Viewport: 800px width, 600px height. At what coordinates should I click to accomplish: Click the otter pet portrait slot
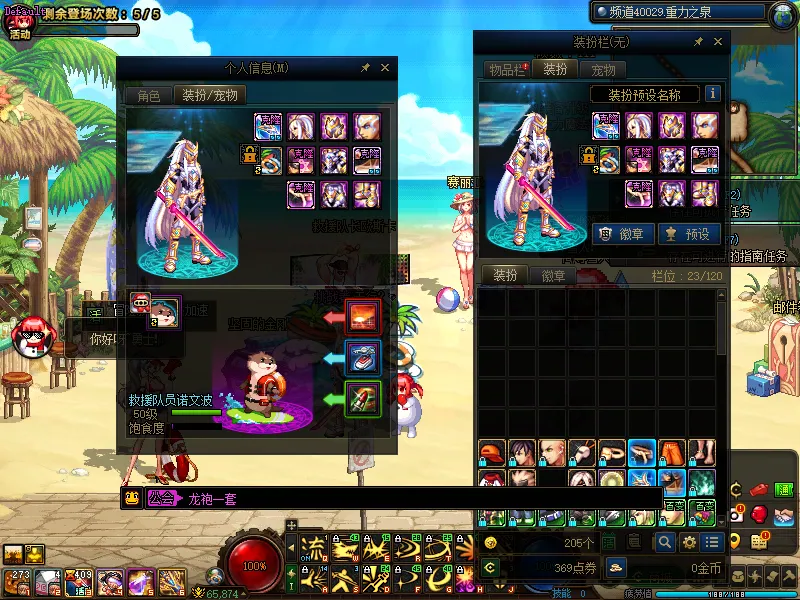pos(165,310)
